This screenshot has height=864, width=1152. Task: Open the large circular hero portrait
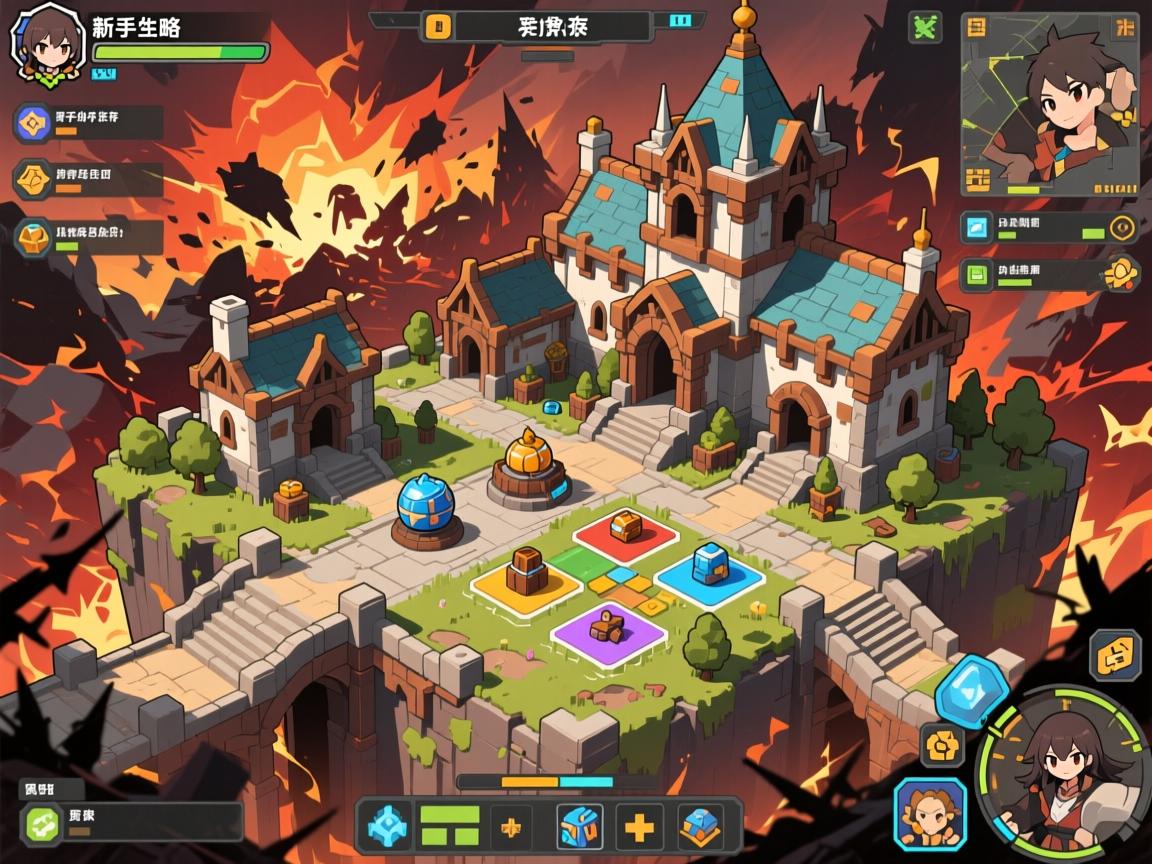click(1063, 771)
